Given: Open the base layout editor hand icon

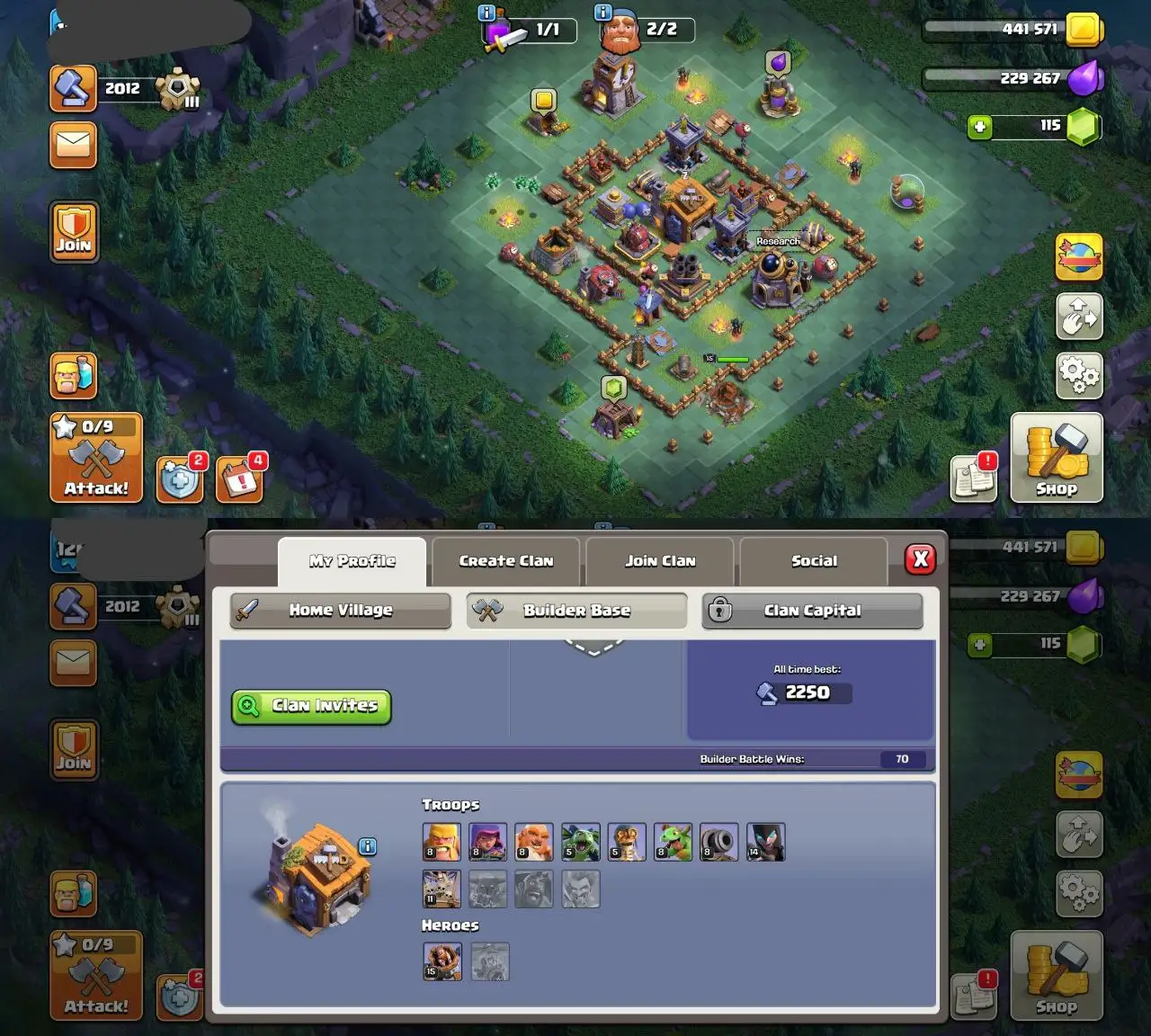Looking at the screenshot, I should click(1079, 318).
